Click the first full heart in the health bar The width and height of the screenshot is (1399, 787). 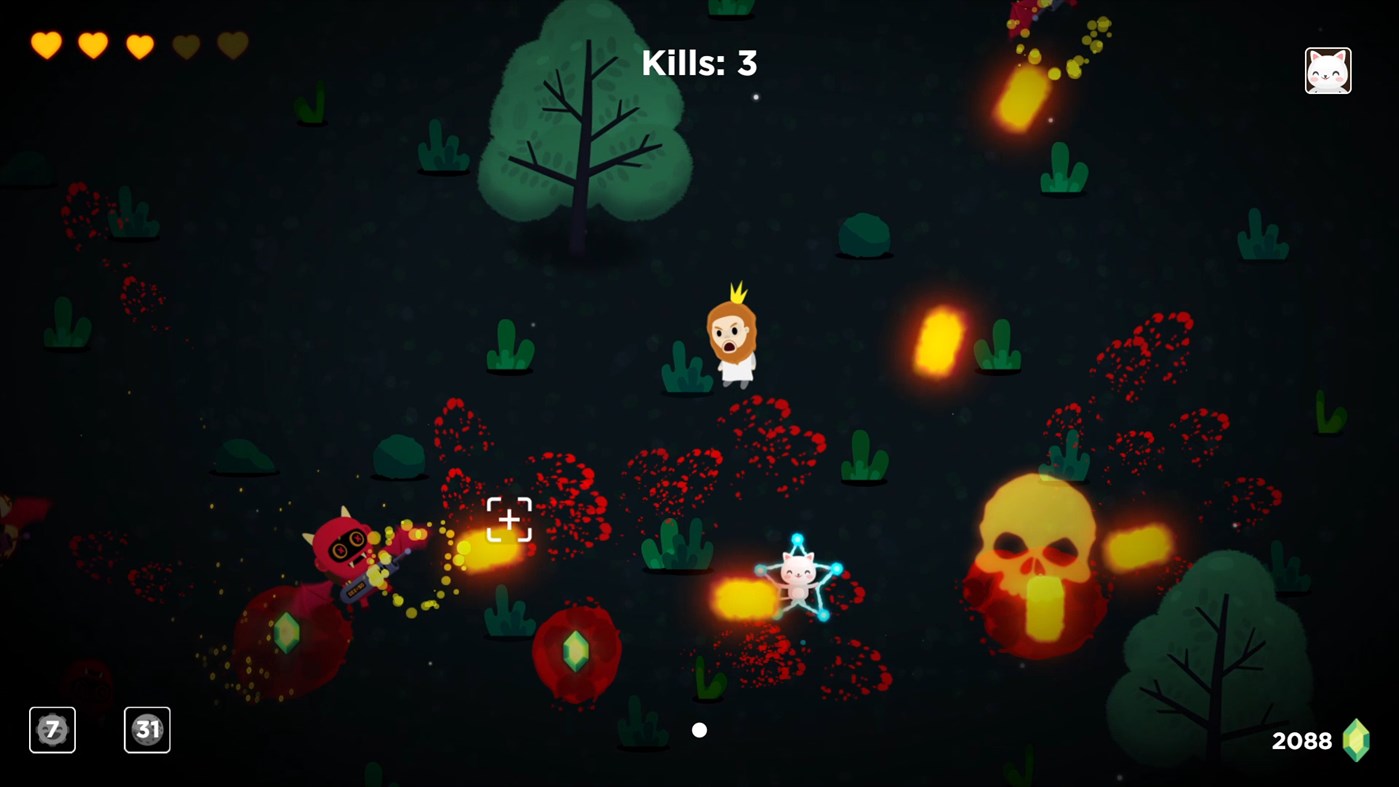44,44
